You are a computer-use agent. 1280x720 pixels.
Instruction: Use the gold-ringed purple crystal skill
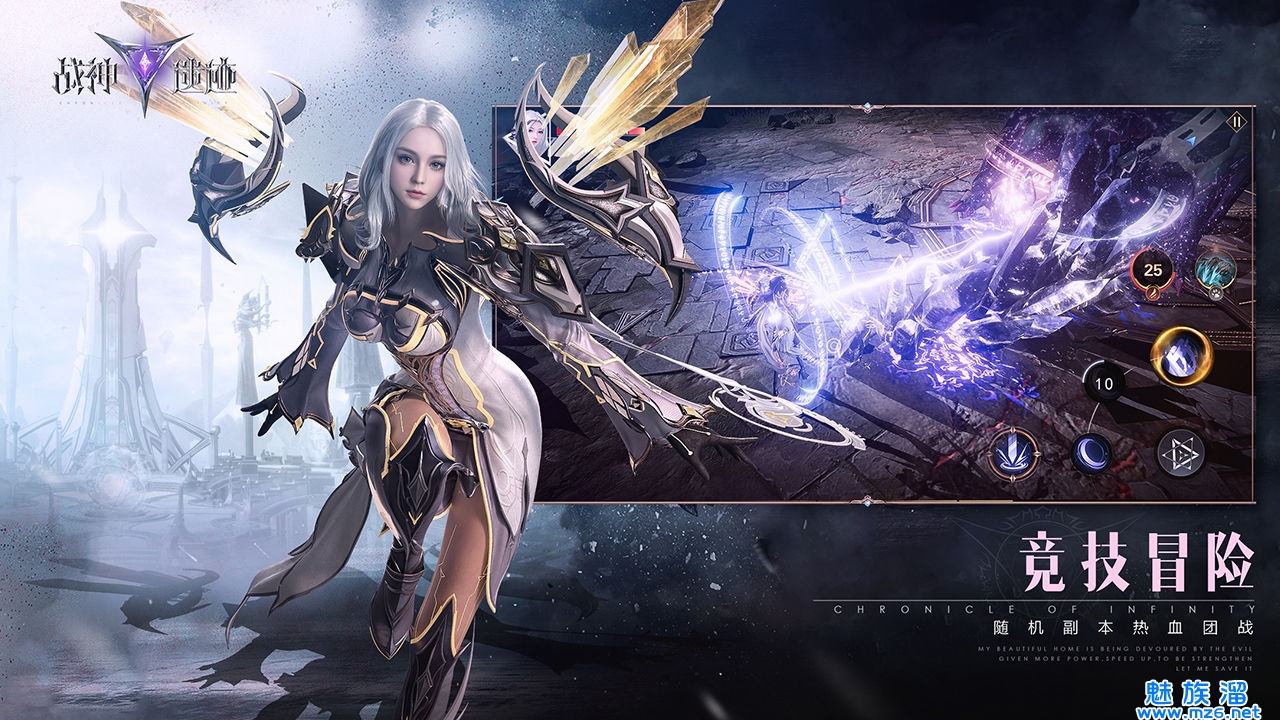(1181, 355)
